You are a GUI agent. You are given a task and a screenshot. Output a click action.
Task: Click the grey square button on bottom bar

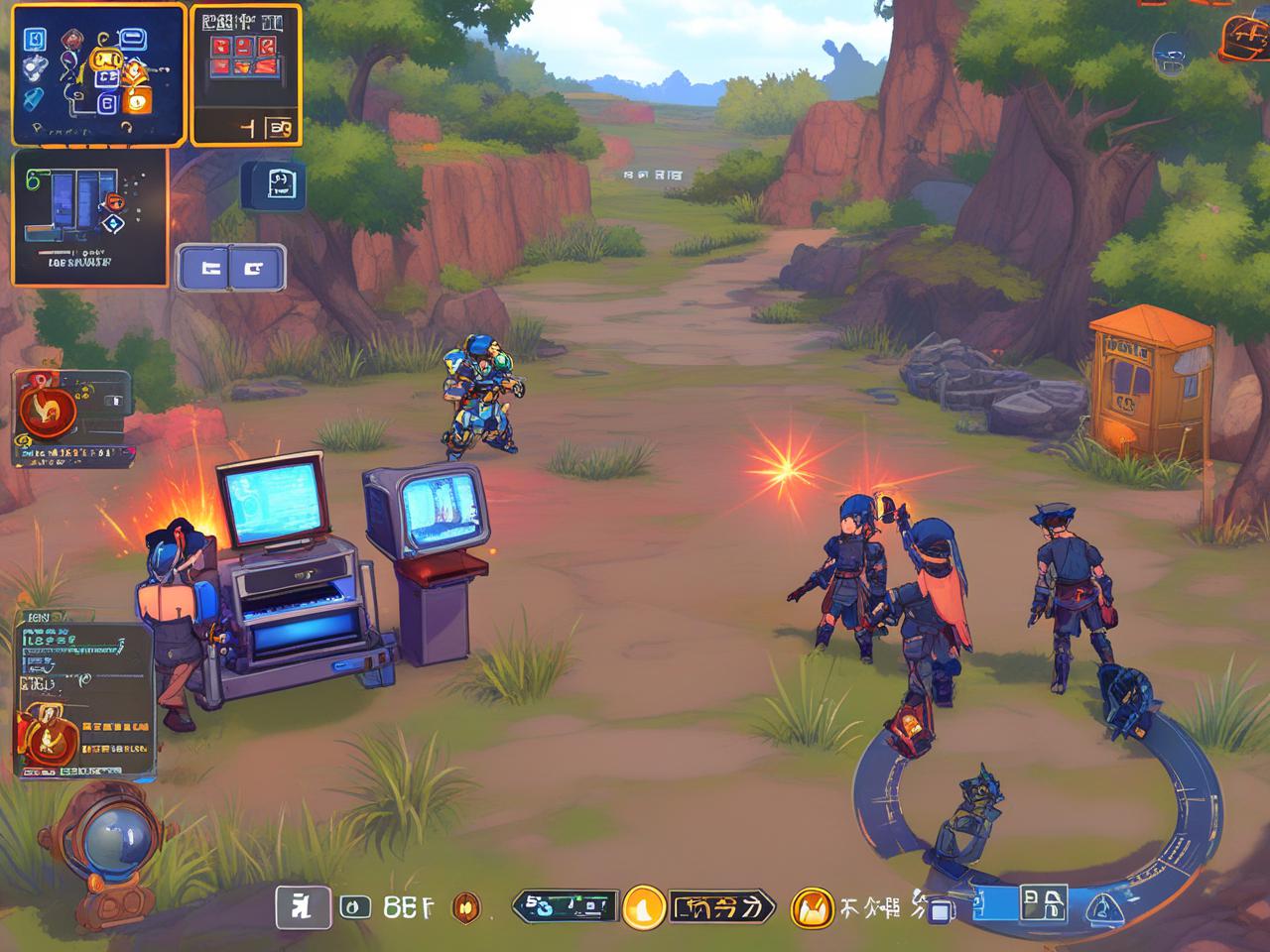tap(303, 906)
